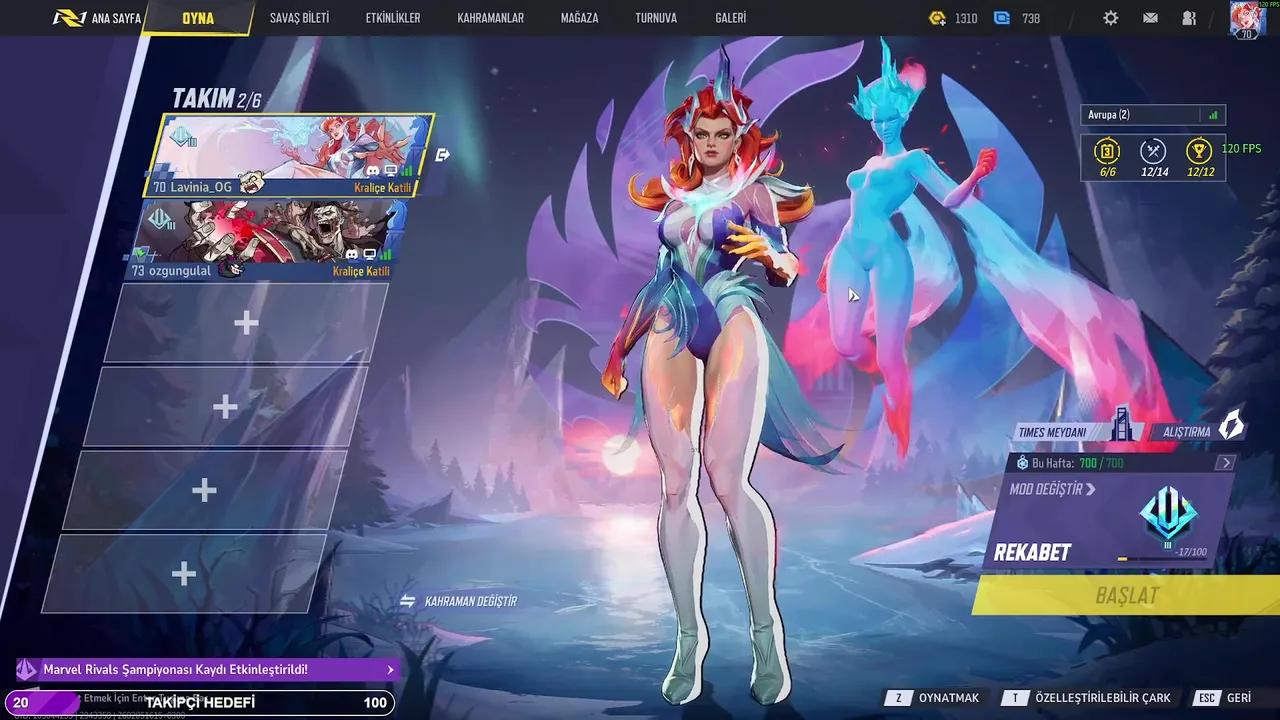Open the Kahramanlar menu

[489, 17]
